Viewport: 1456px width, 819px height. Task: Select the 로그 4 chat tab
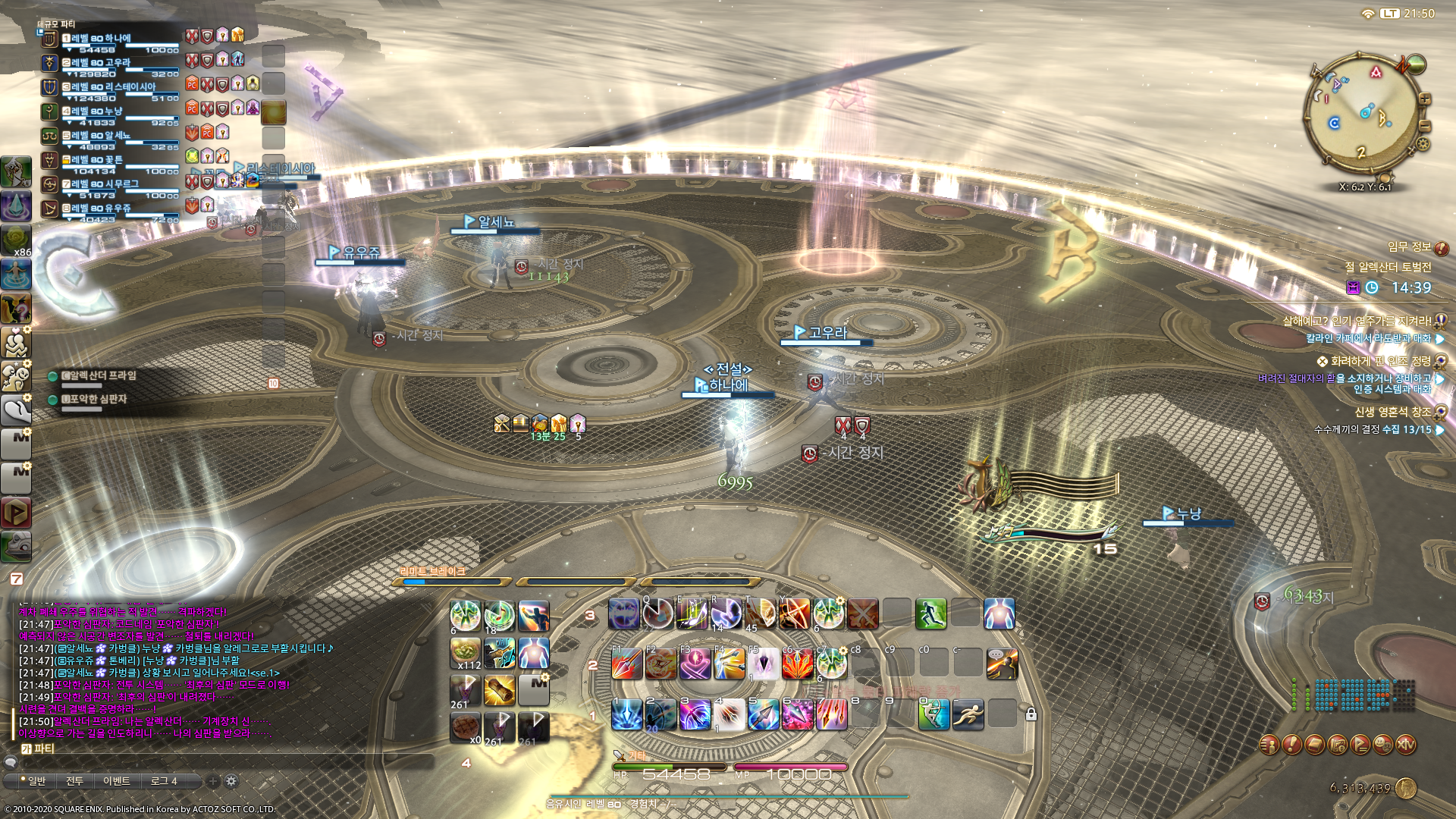click(164, 781)
